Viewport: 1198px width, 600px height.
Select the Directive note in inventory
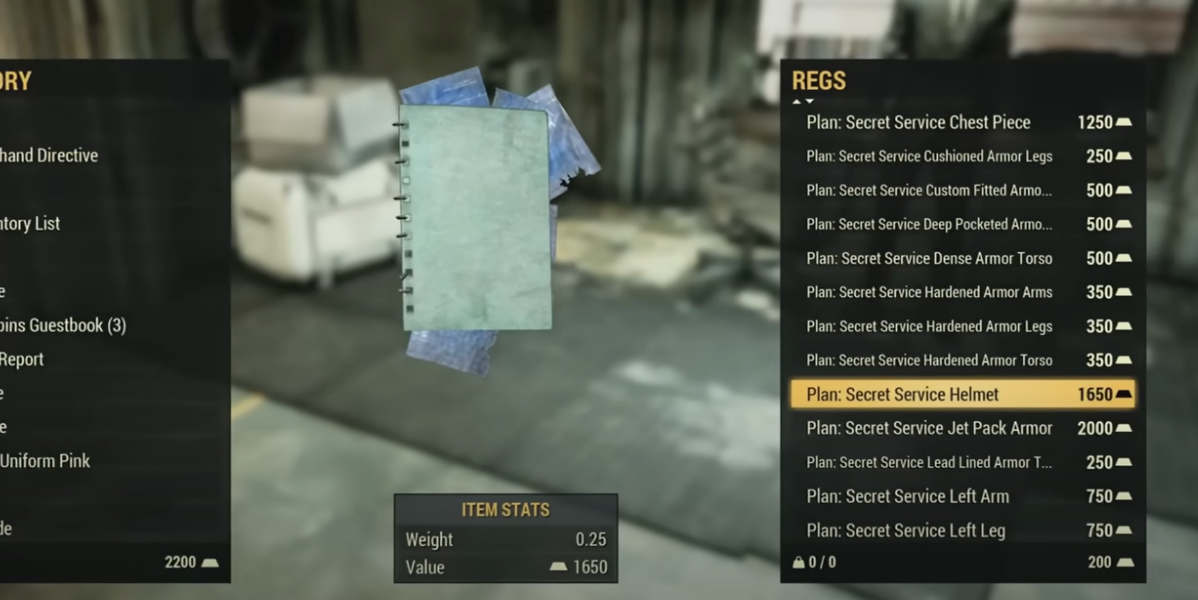point(50,156)
